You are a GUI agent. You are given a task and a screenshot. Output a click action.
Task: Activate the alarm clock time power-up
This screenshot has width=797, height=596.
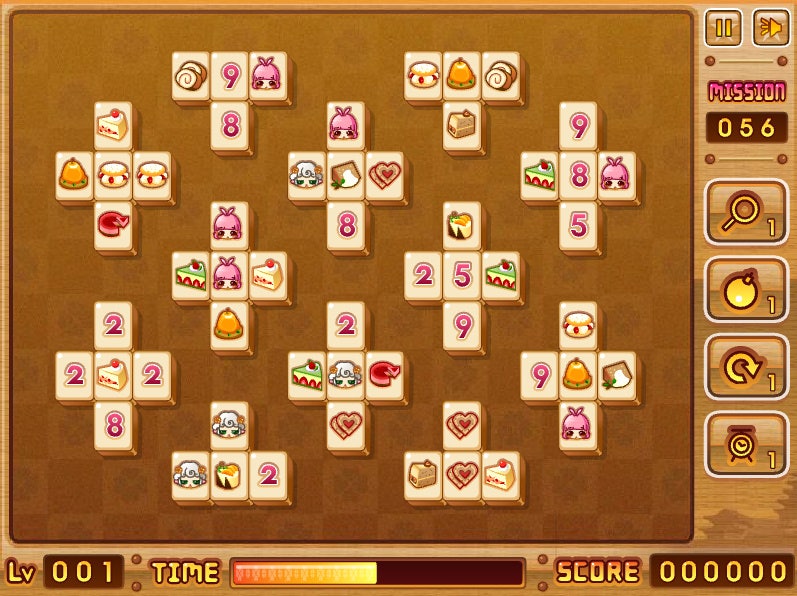745,445
